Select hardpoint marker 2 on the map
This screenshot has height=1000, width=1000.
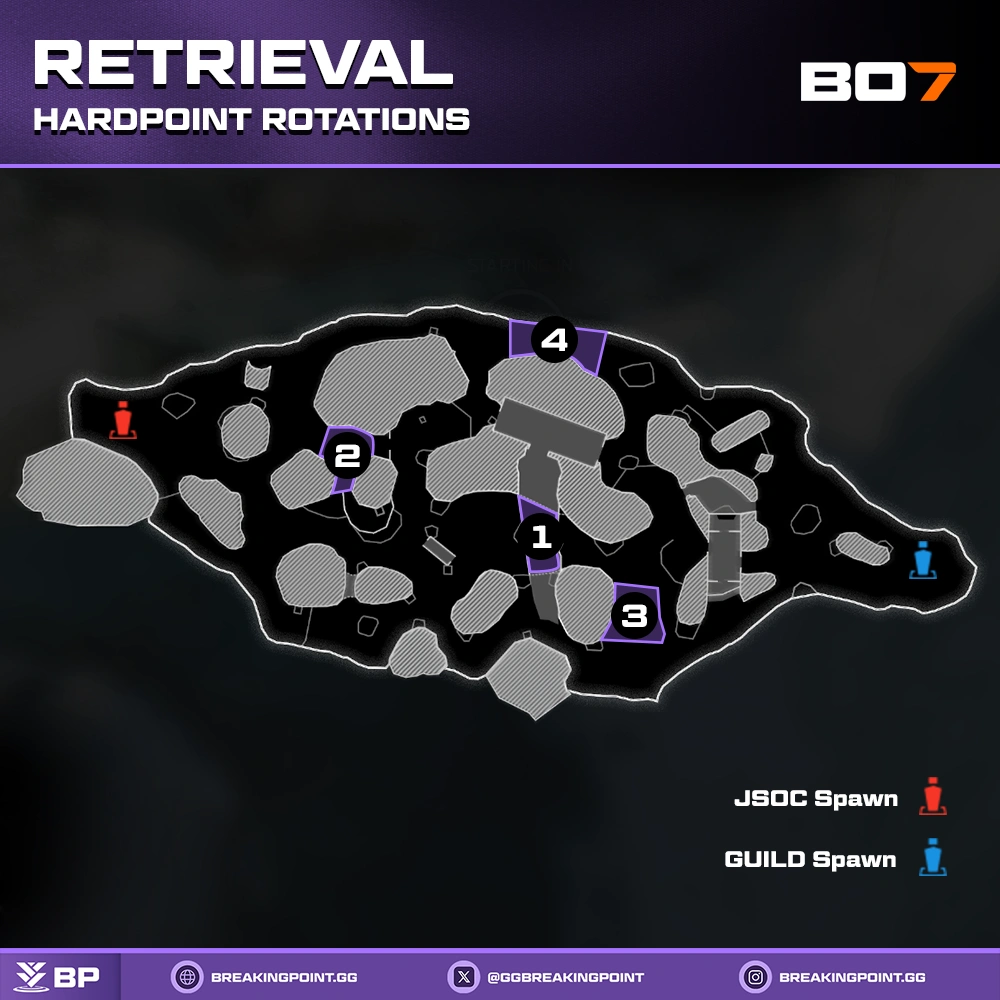pyautogui.click(x=347, y=457)
